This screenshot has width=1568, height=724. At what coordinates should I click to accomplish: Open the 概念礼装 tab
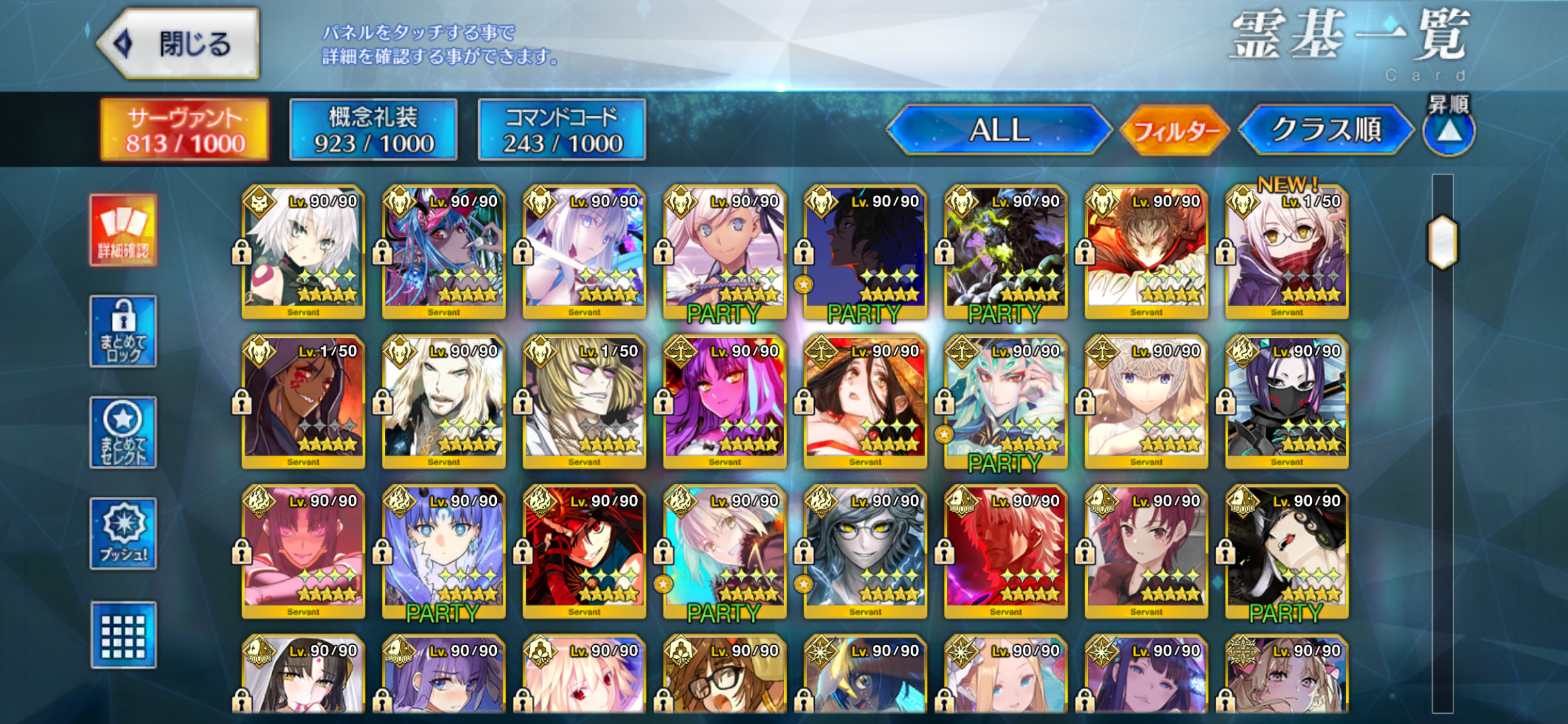tap(373, 130)
